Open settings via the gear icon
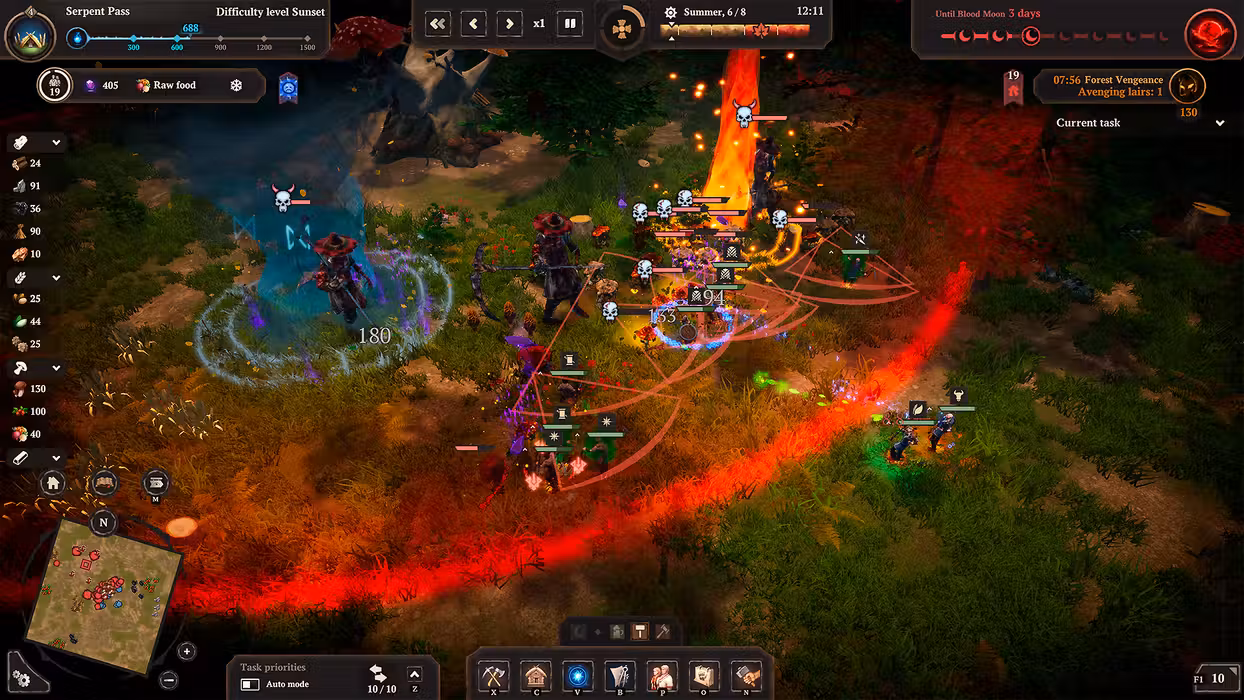The image size is (1244, 700). tap(21, 680)
